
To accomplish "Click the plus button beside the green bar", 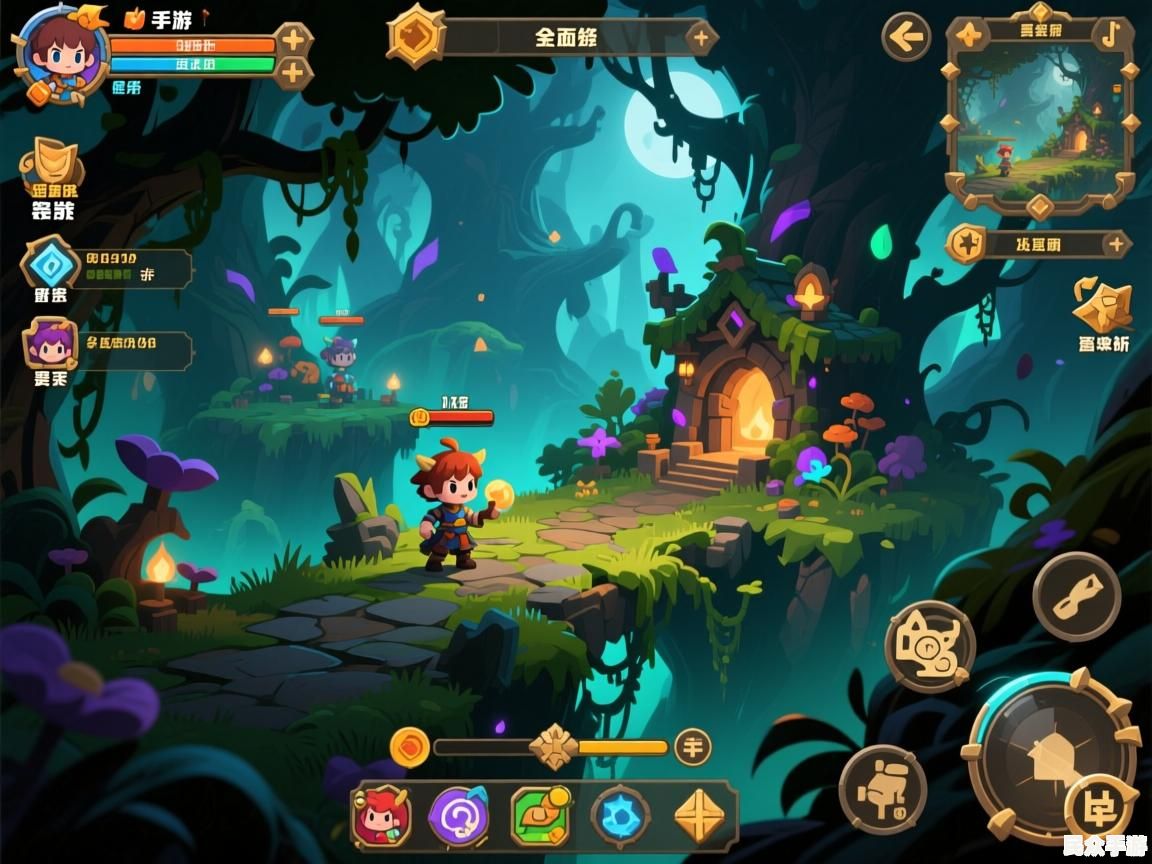I will pos(293,72).
